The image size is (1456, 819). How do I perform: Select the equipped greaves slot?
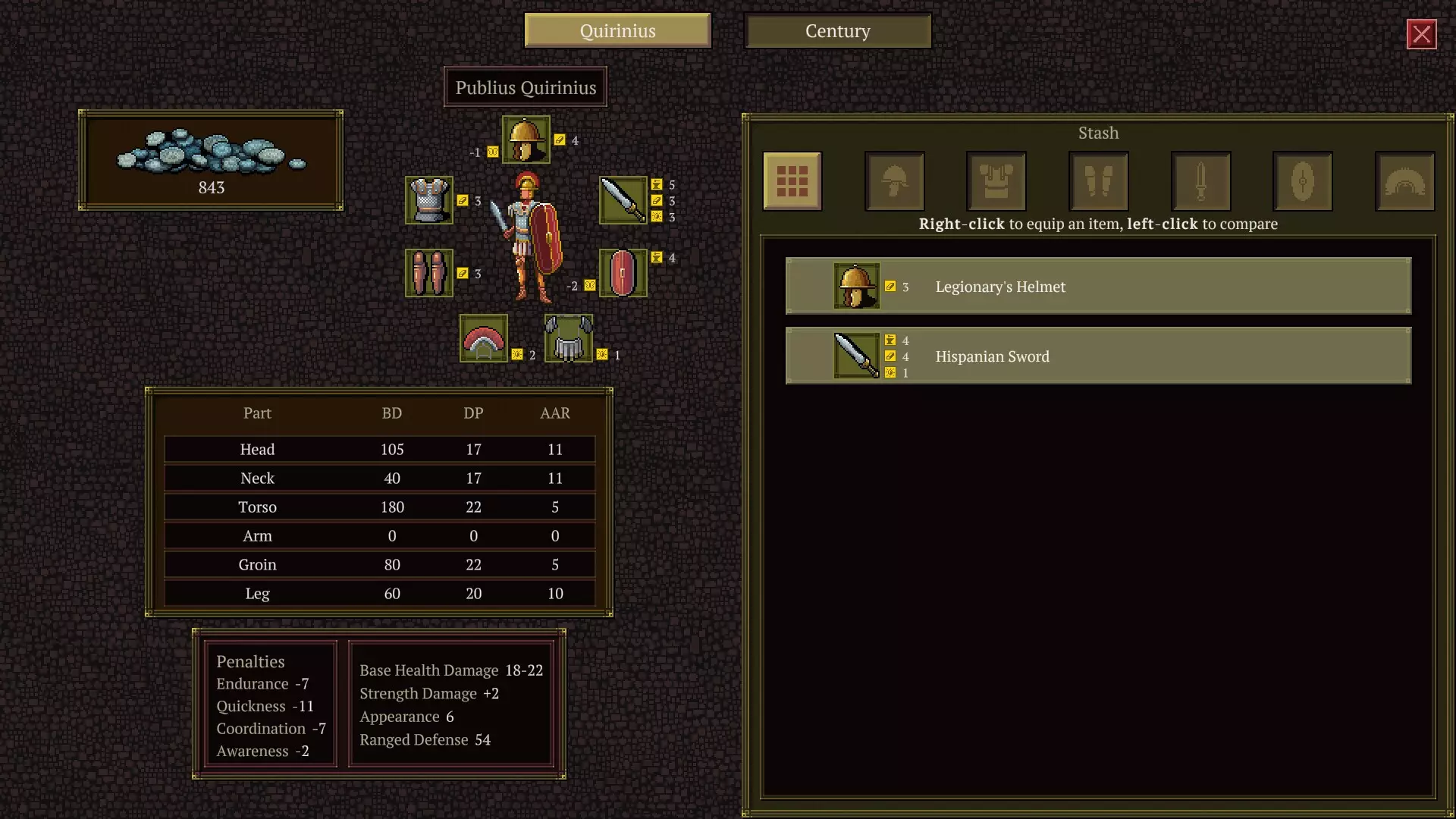[x=429, y=273]
